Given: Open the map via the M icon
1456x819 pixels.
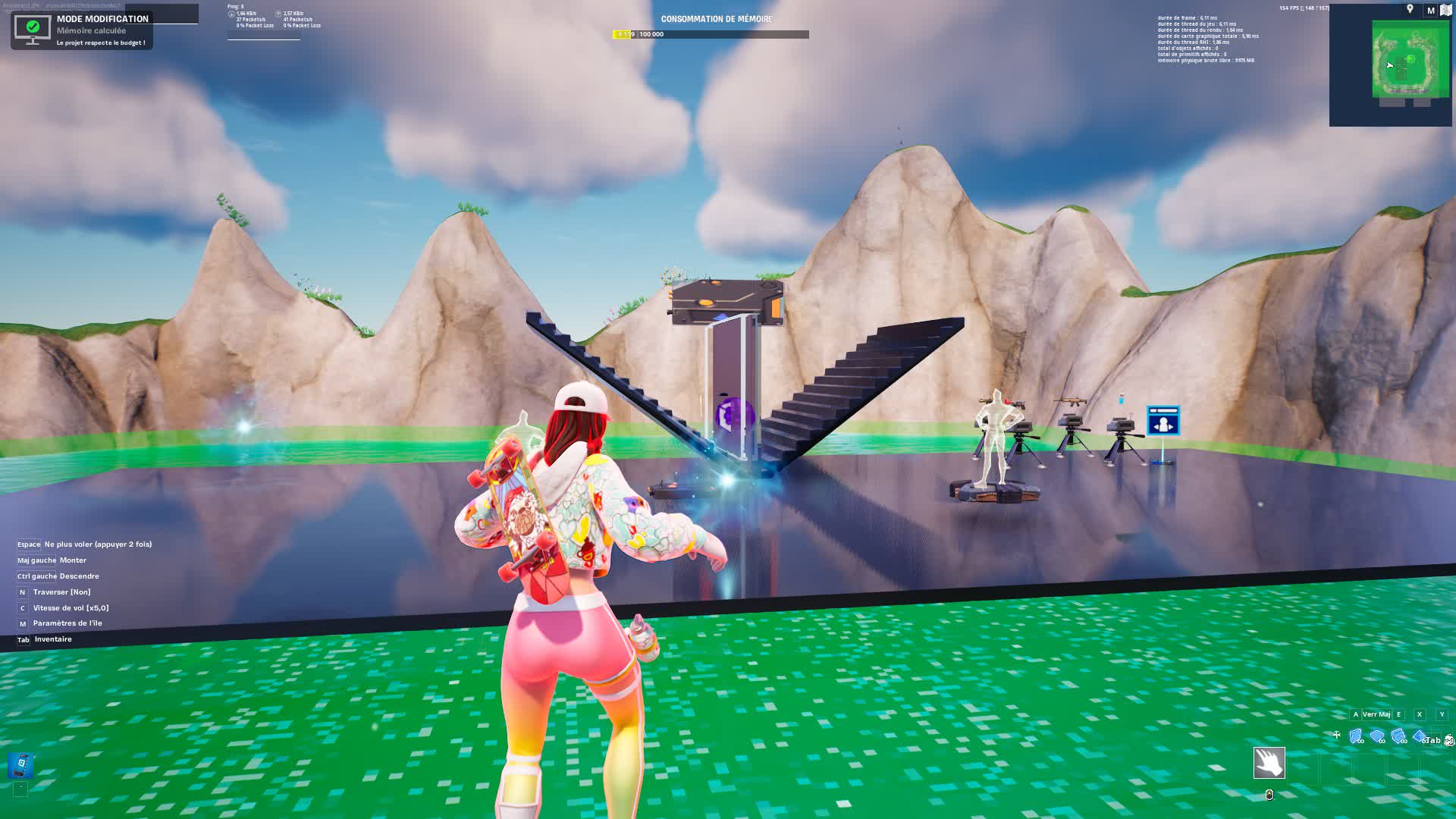Looking at the screenshot, I should 1430,10.
